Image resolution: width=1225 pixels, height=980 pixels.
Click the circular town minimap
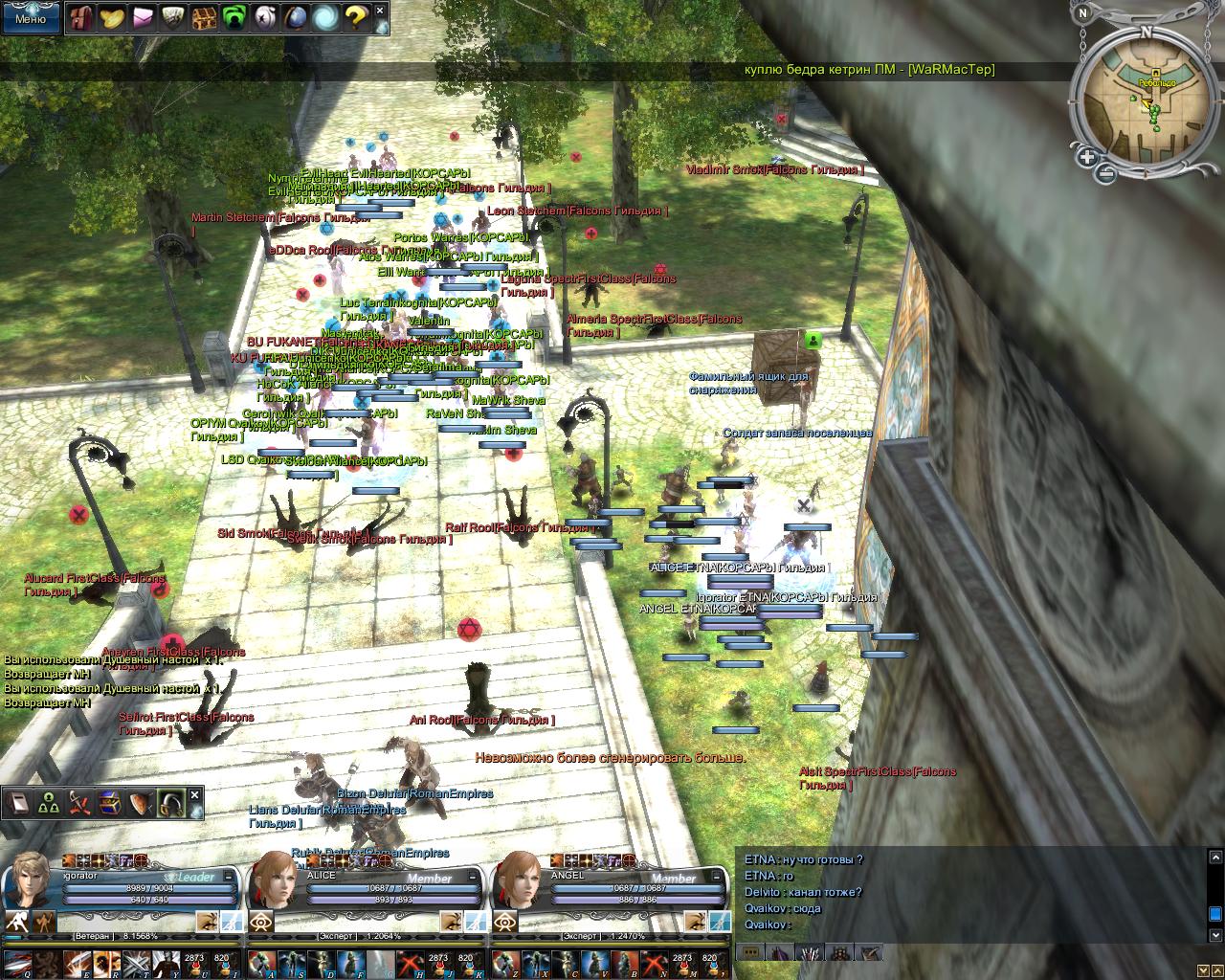point(1144,103)
